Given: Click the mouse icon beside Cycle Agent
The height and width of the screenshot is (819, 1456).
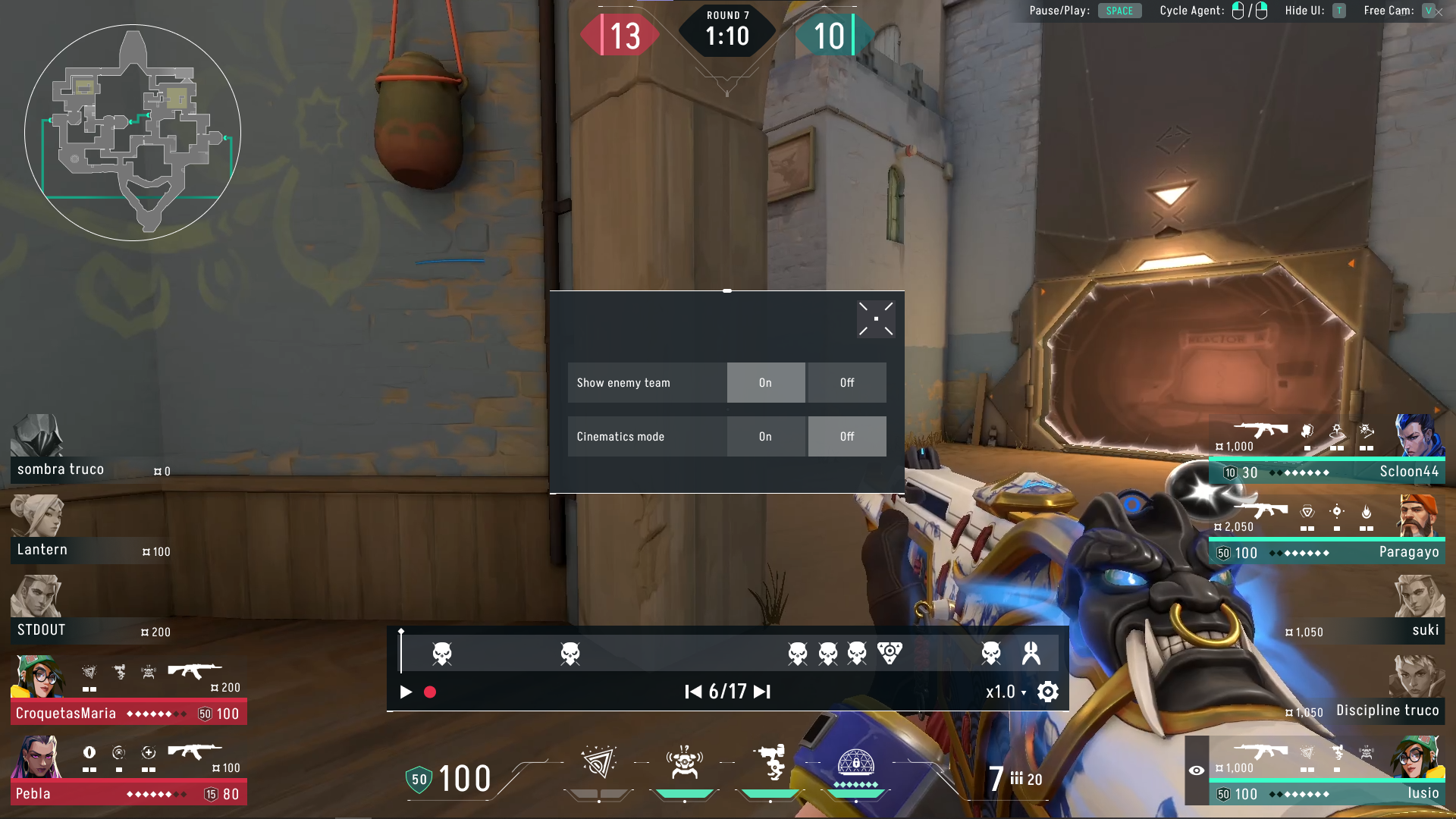Looking at the screenshot, I should [x=1238, y=11].
